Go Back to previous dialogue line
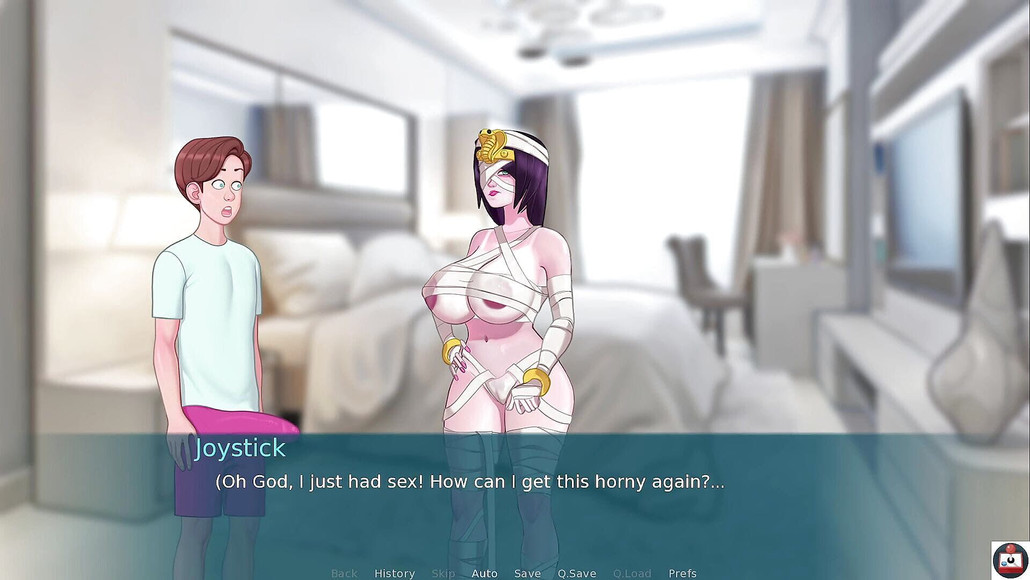 [x=344, y=573]
